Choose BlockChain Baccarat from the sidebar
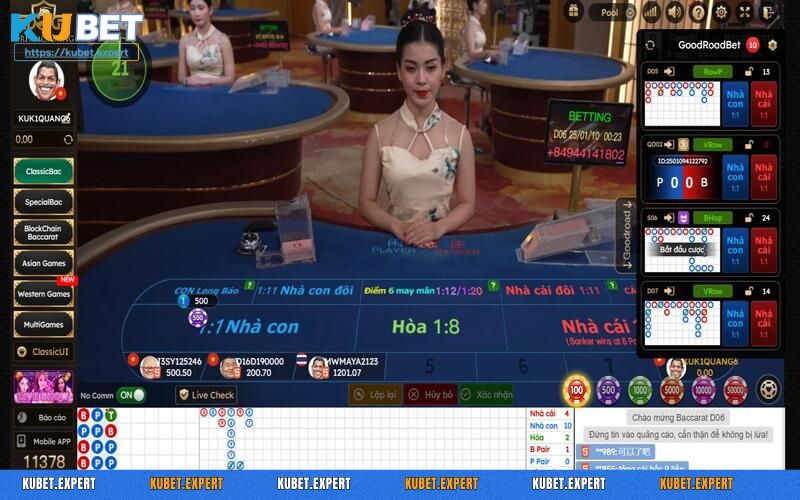Viewport: 800px width, 500px height. (43, 233)
